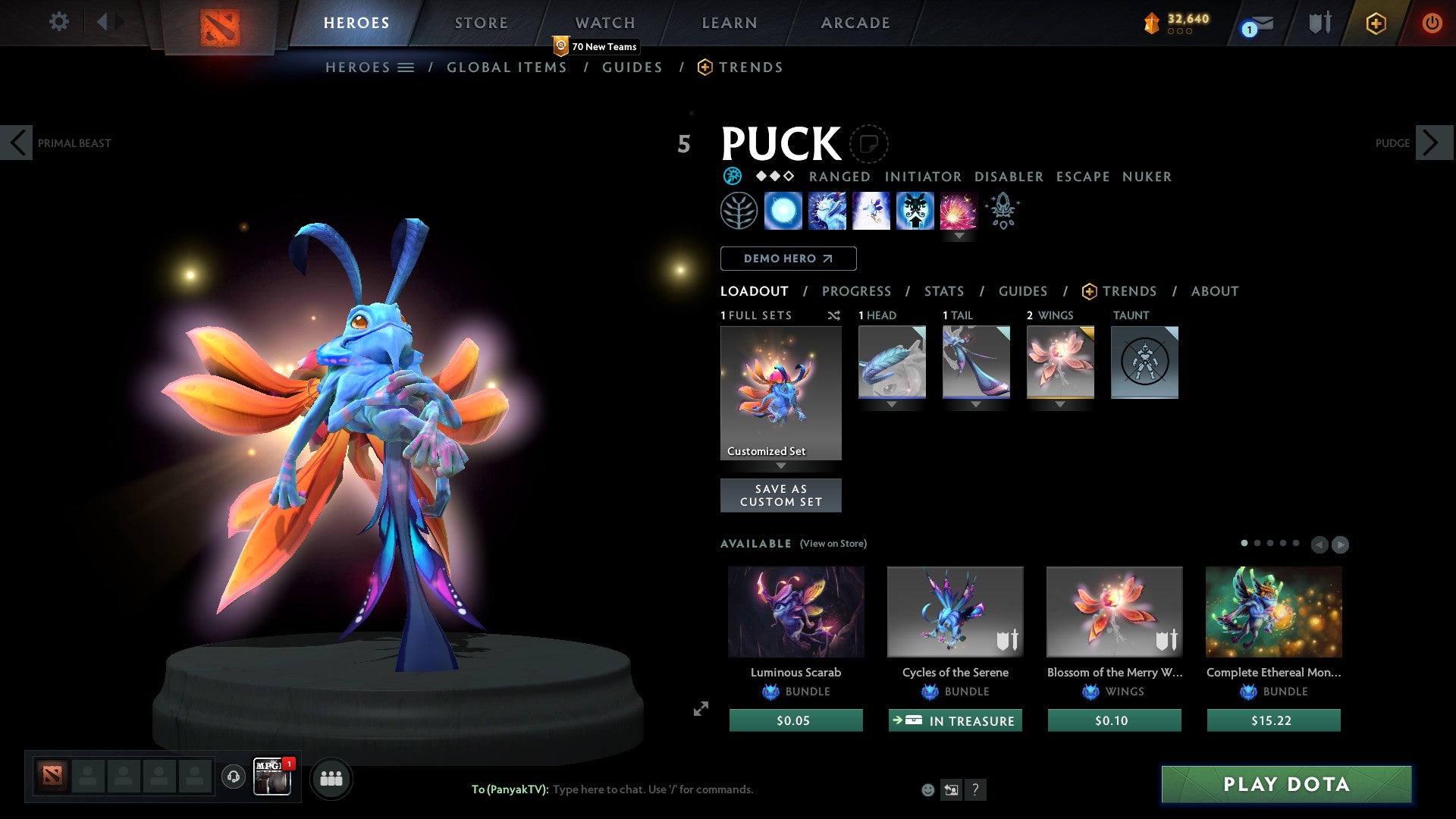Click the Demo Hero button

788,259
